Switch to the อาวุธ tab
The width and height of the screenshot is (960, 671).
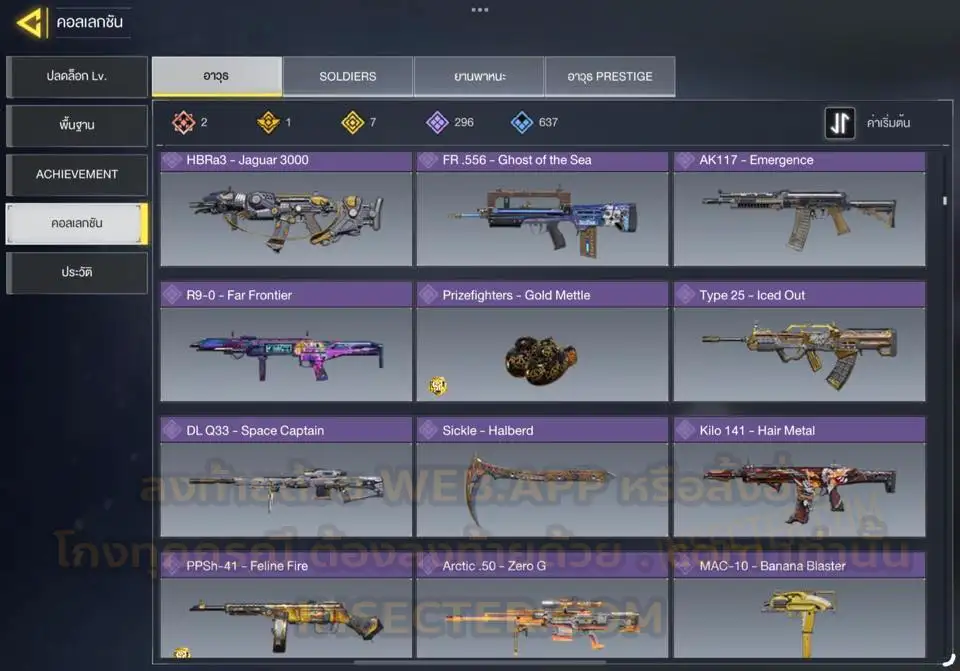click(x=216, y=77)
